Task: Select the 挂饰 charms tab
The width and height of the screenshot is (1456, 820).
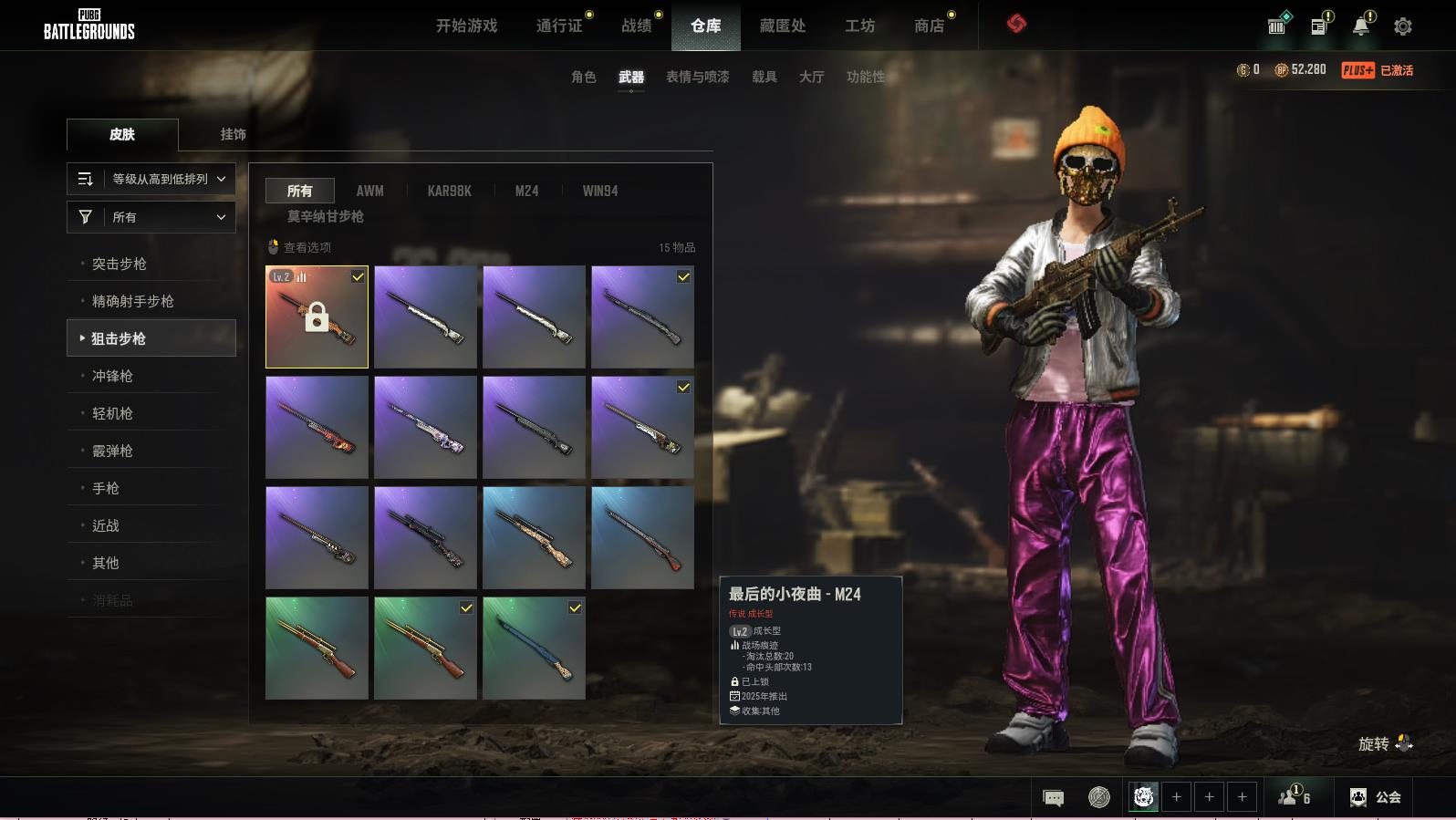Action: [x=233, y=134]
